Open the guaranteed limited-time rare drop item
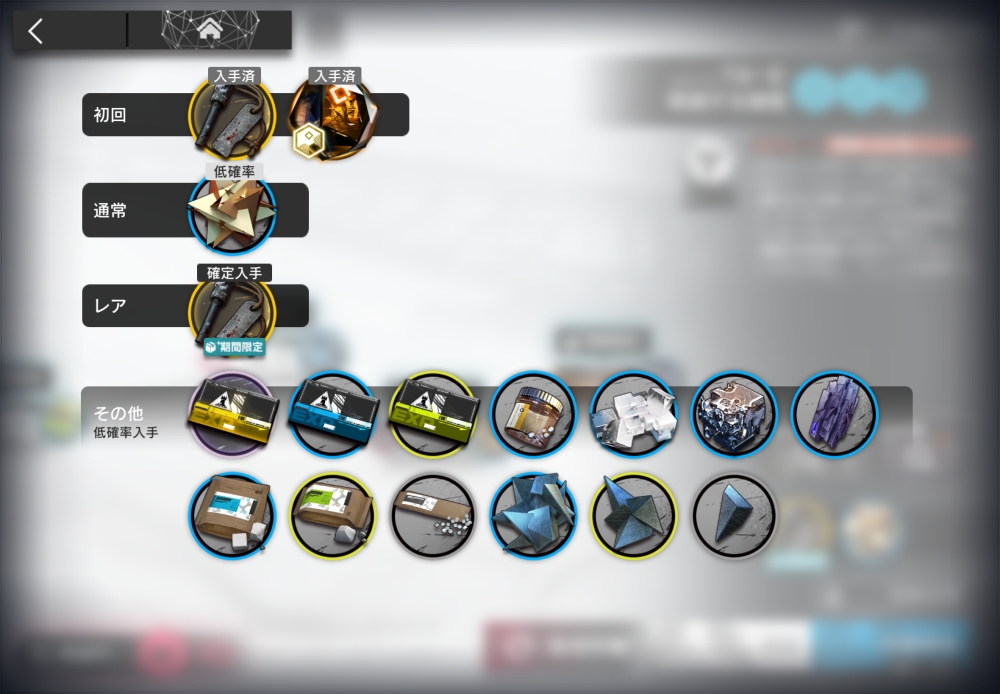Viewport: 1000px width, 694px height. pyautogui.click(x=231, y=309)
